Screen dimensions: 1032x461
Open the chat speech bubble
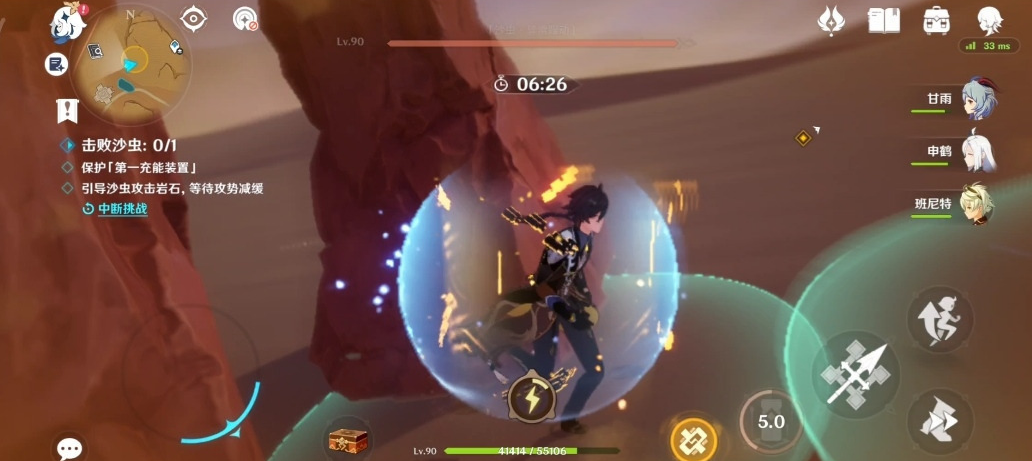tap(69, 448)
